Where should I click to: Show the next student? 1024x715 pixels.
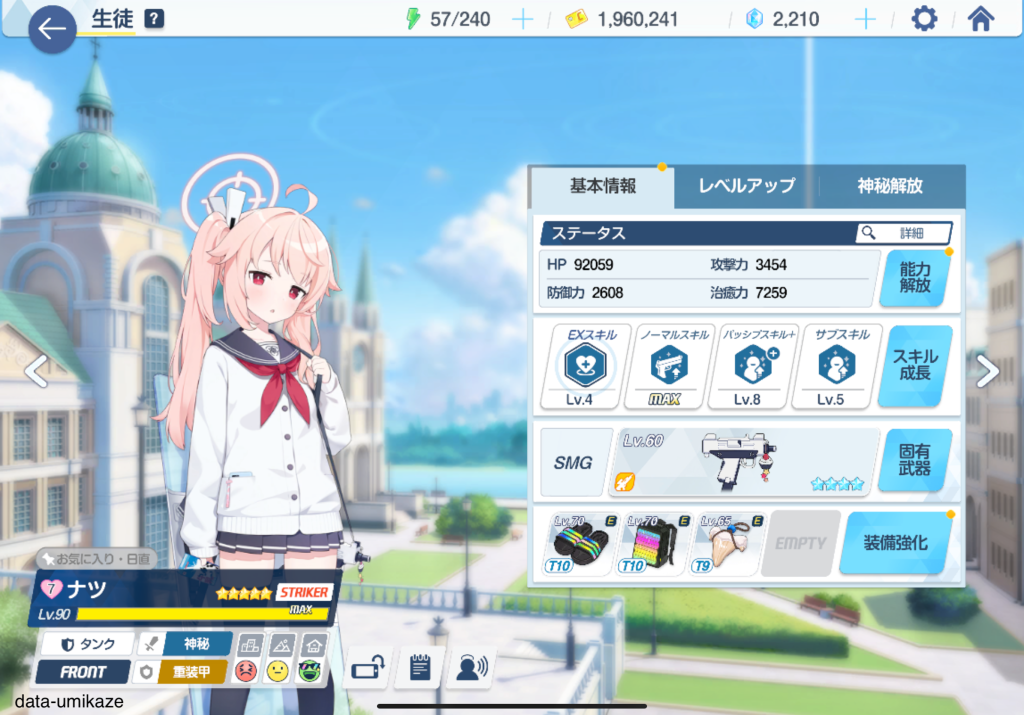click(987, 371)
